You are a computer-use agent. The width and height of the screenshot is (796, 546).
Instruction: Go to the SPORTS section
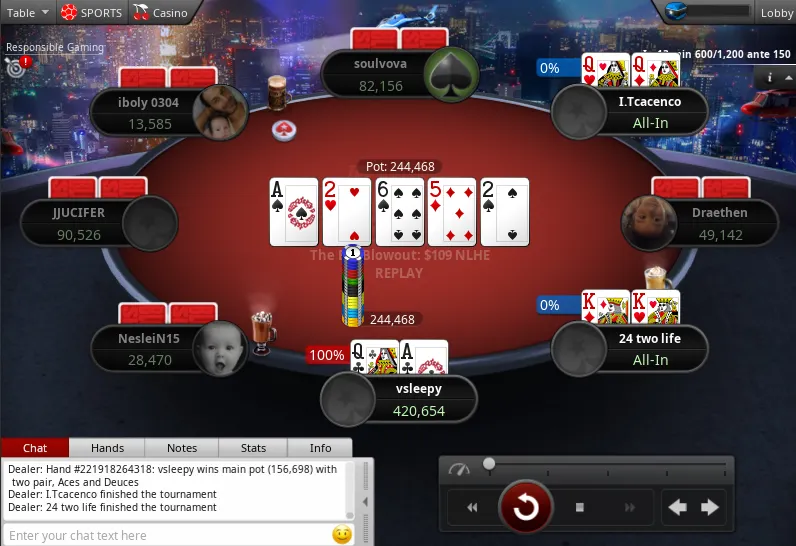coord(92,13)
